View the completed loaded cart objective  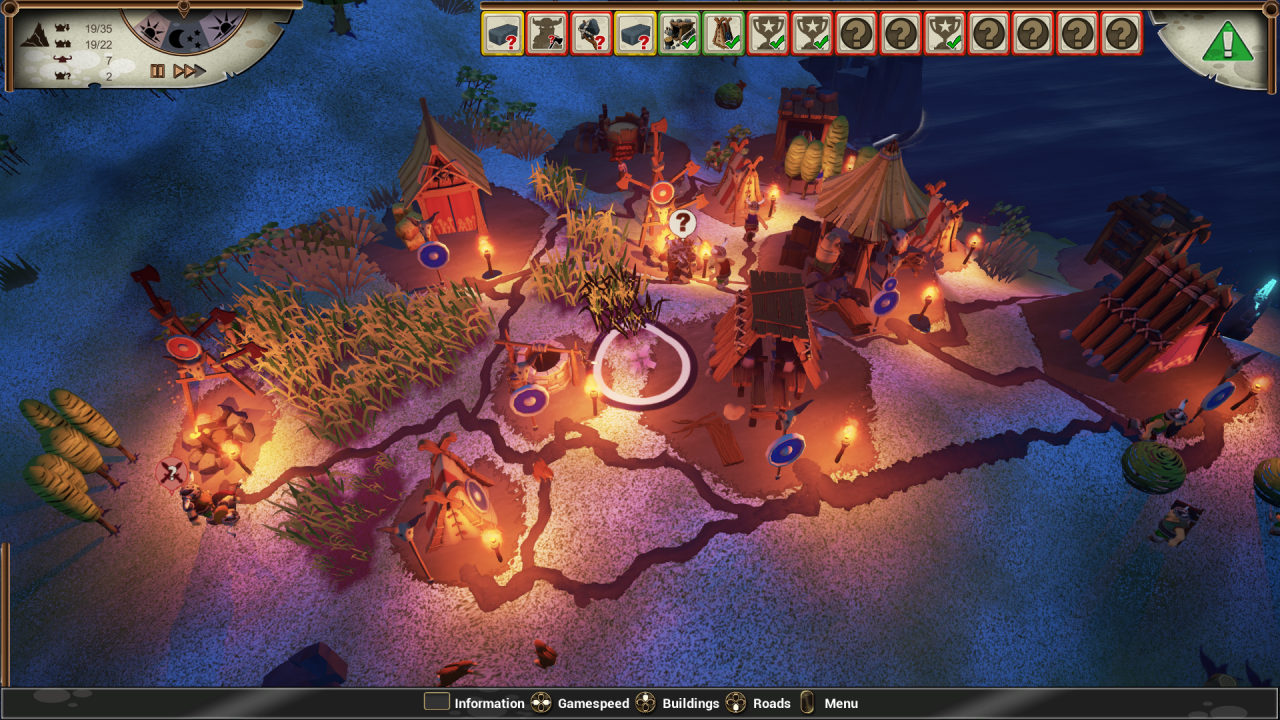(x=679, y=33)
